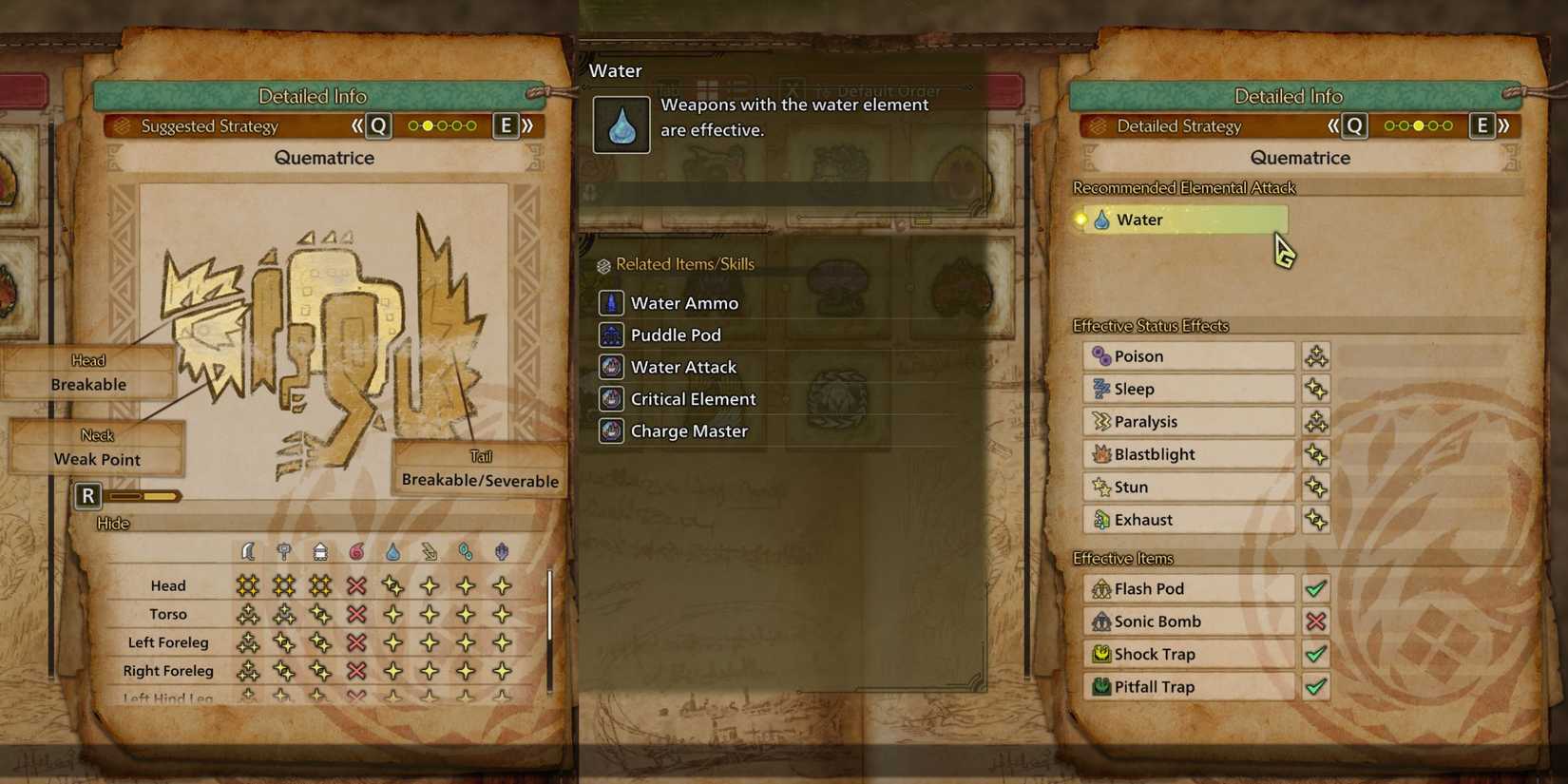Screen dimensions: 1568x784
Task: Click the blunt weapon damage icon
Action: point(283,551)
